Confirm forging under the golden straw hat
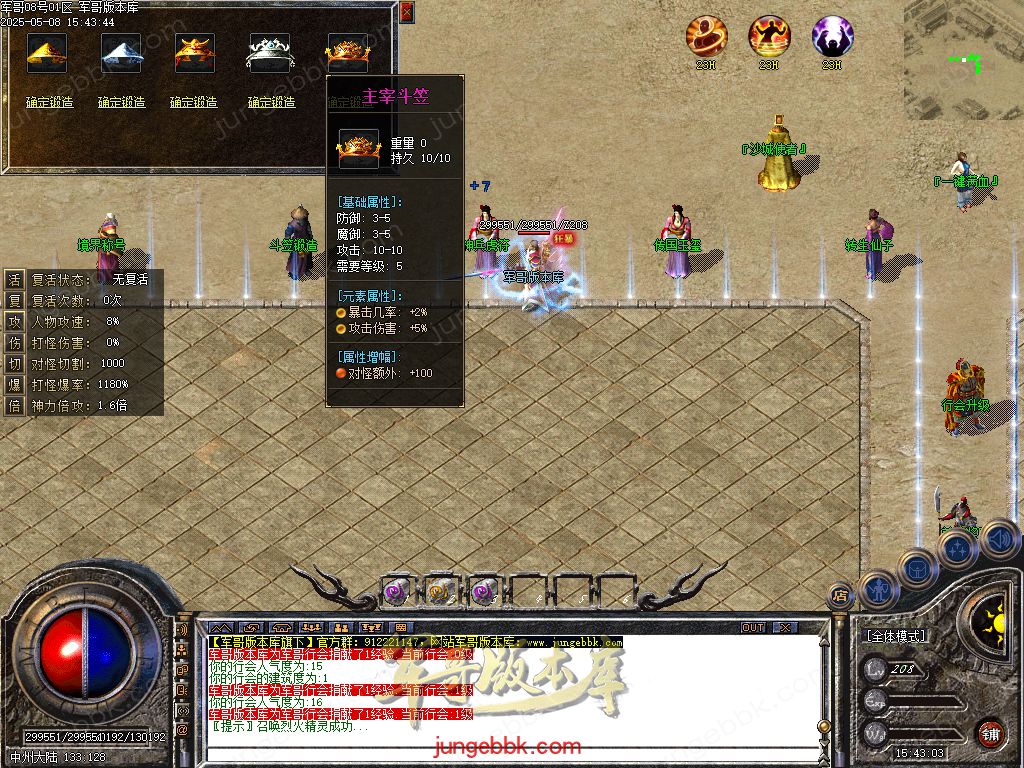 [50, 102]
